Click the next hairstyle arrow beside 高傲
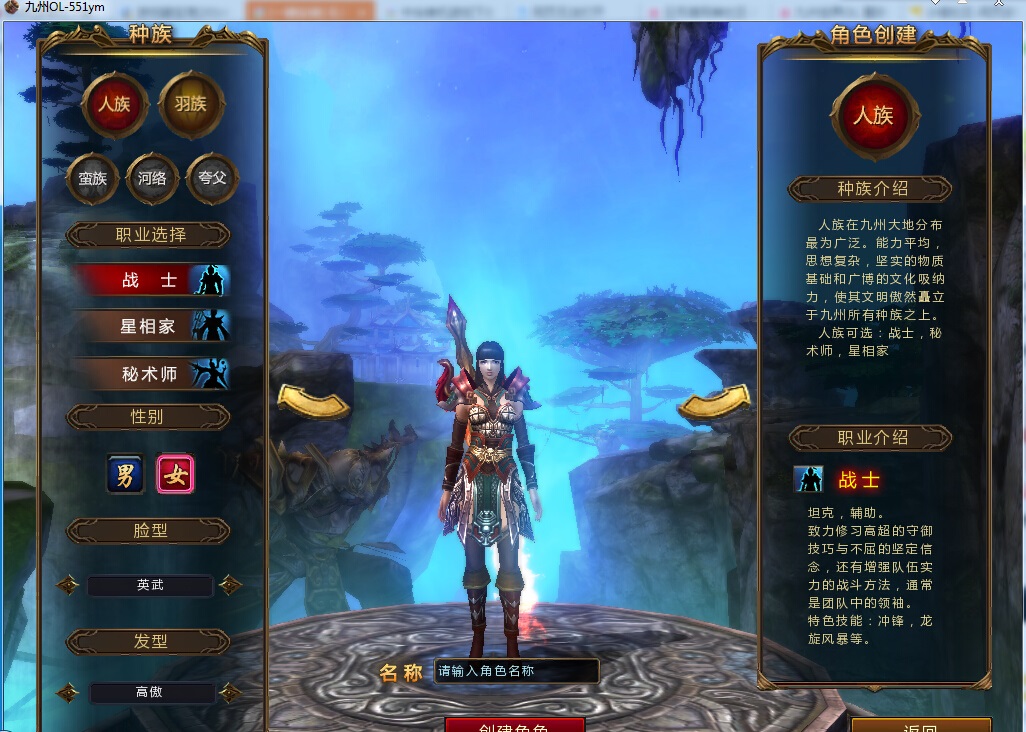Viewport: 1026px width, 732px height. click(230, 692)
